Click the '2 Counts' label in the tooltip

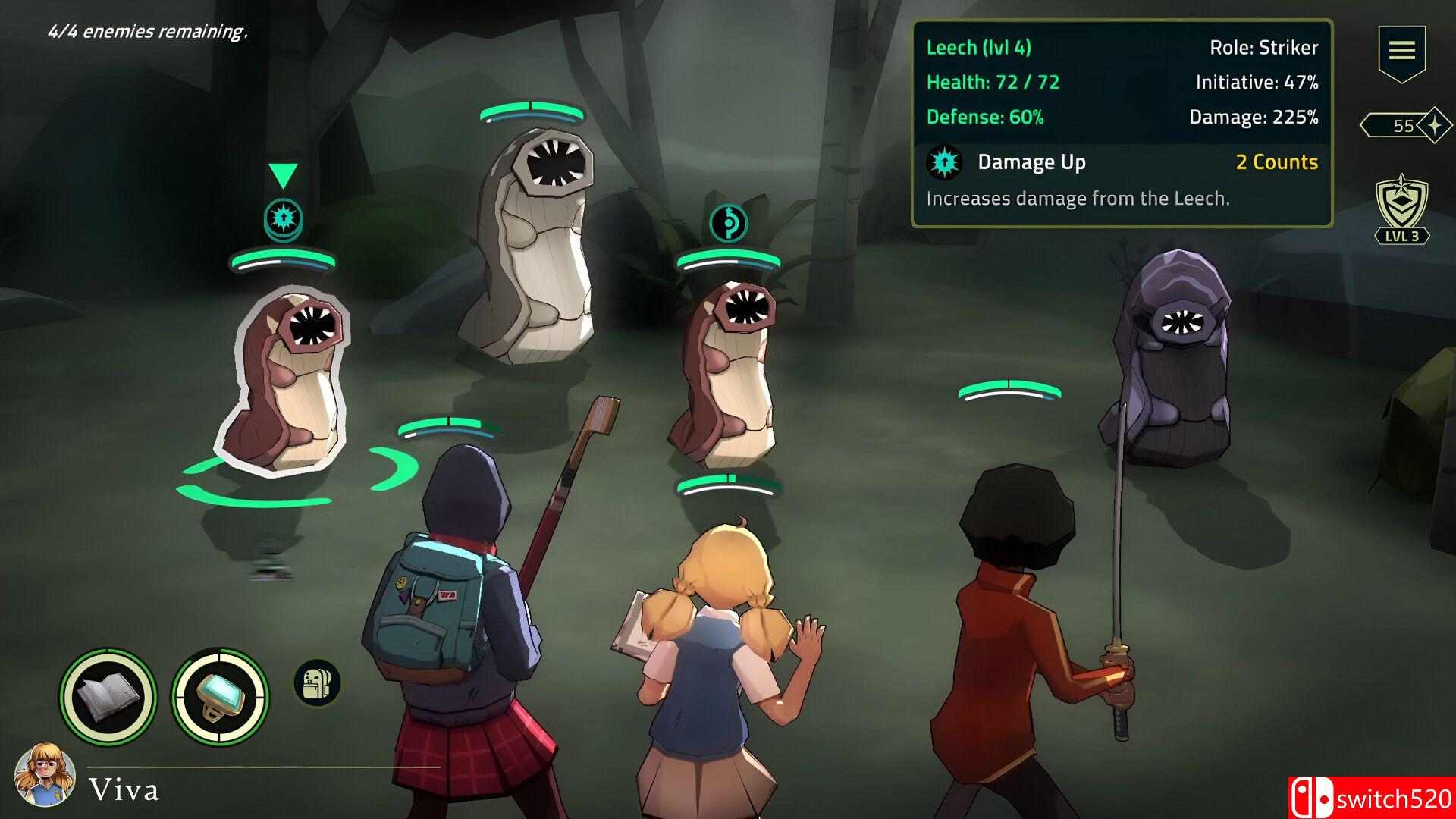[x=1277, y=162]
